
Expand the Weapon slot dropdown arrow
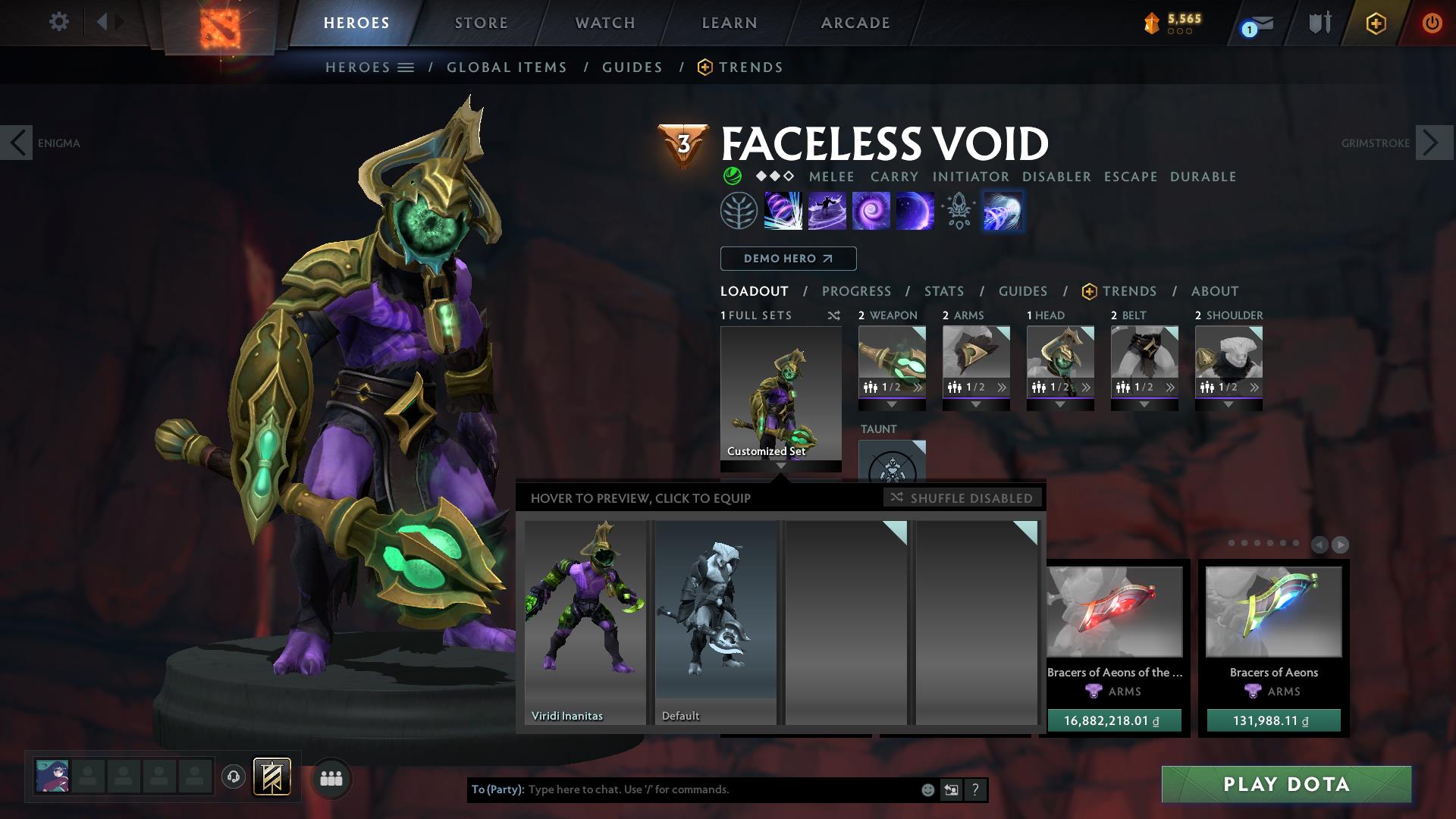coord(893,404)
